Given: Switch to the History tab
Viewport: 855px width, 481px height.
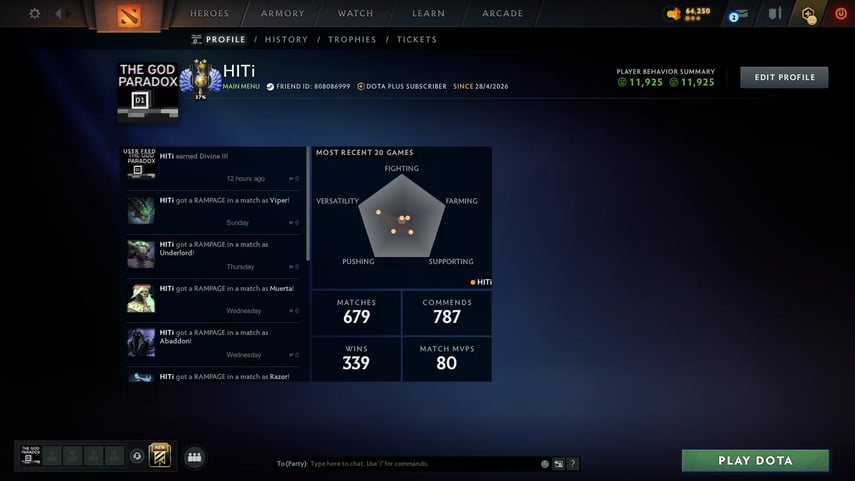Looking at the screenshot, I should (x=286, y=40).
